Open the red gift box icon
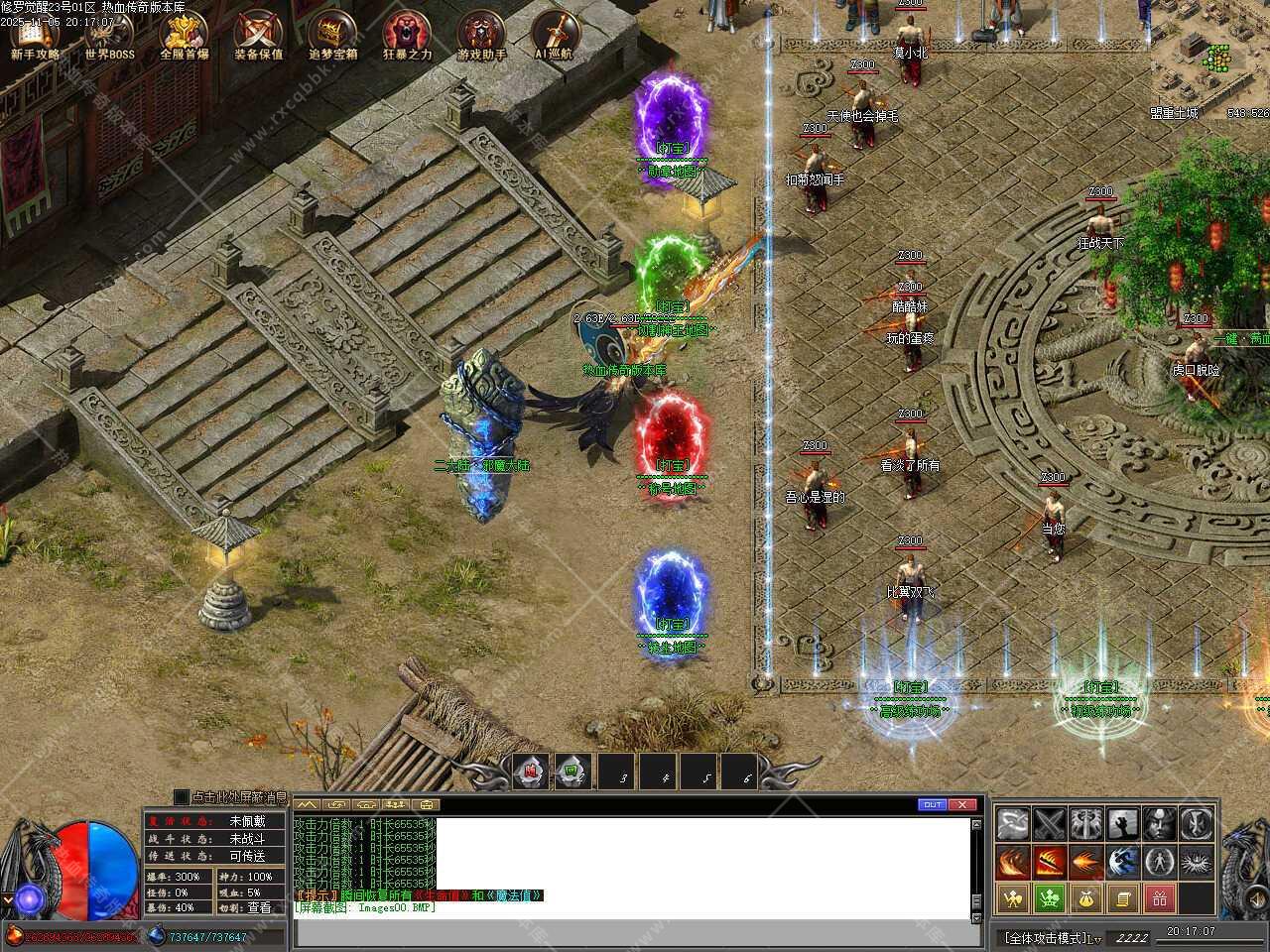The width and height of the screenshot is (1270, 952). tap(1159, 898)
